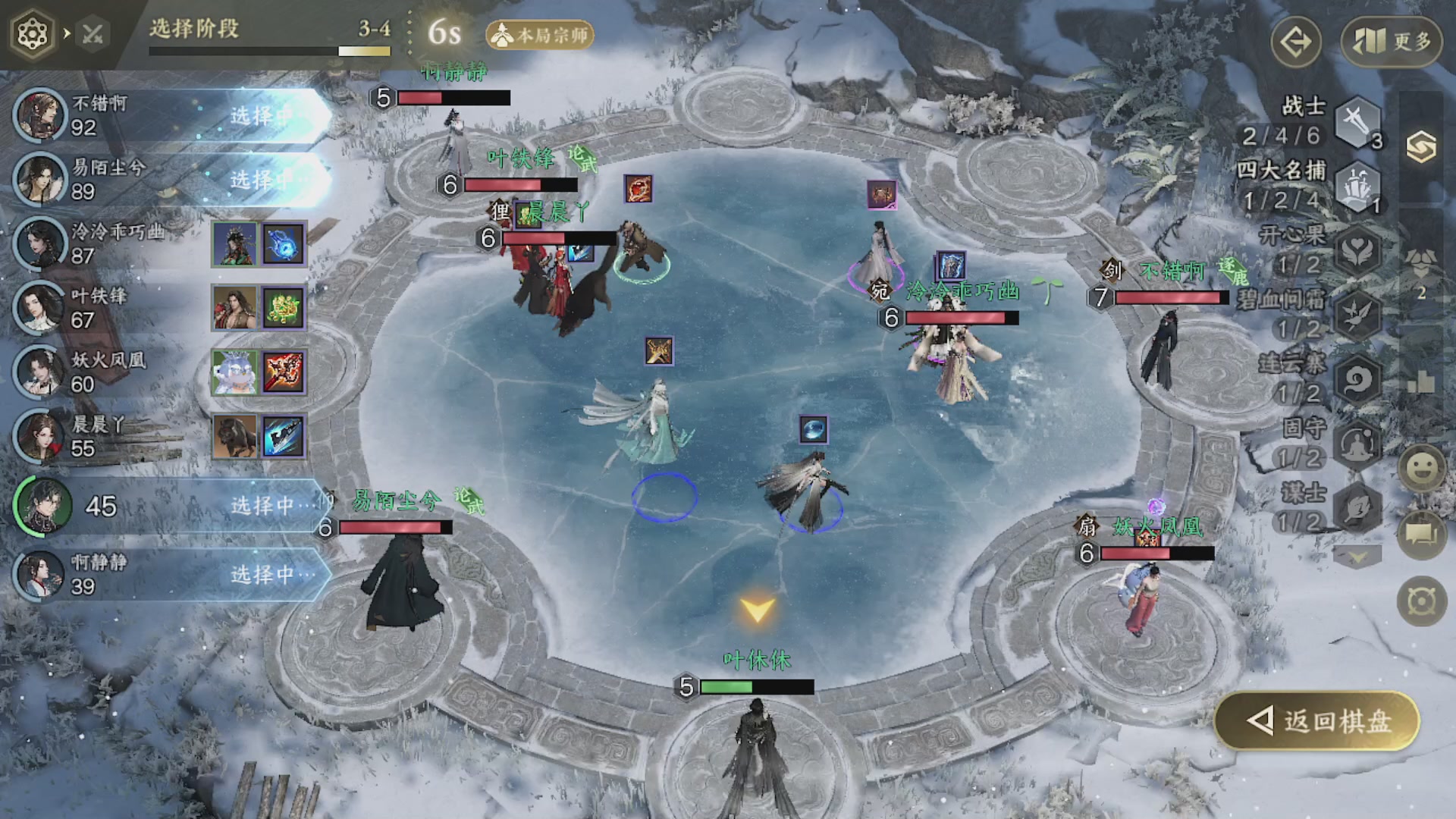Open the chat bubble button

pyautogui.click(x=1422, y=534)
